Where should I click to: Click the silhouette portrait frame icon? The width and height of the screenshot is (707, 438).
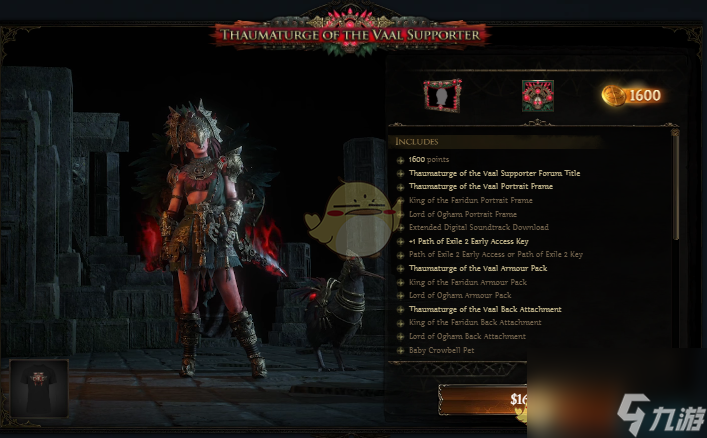click(x=441, y=96)
